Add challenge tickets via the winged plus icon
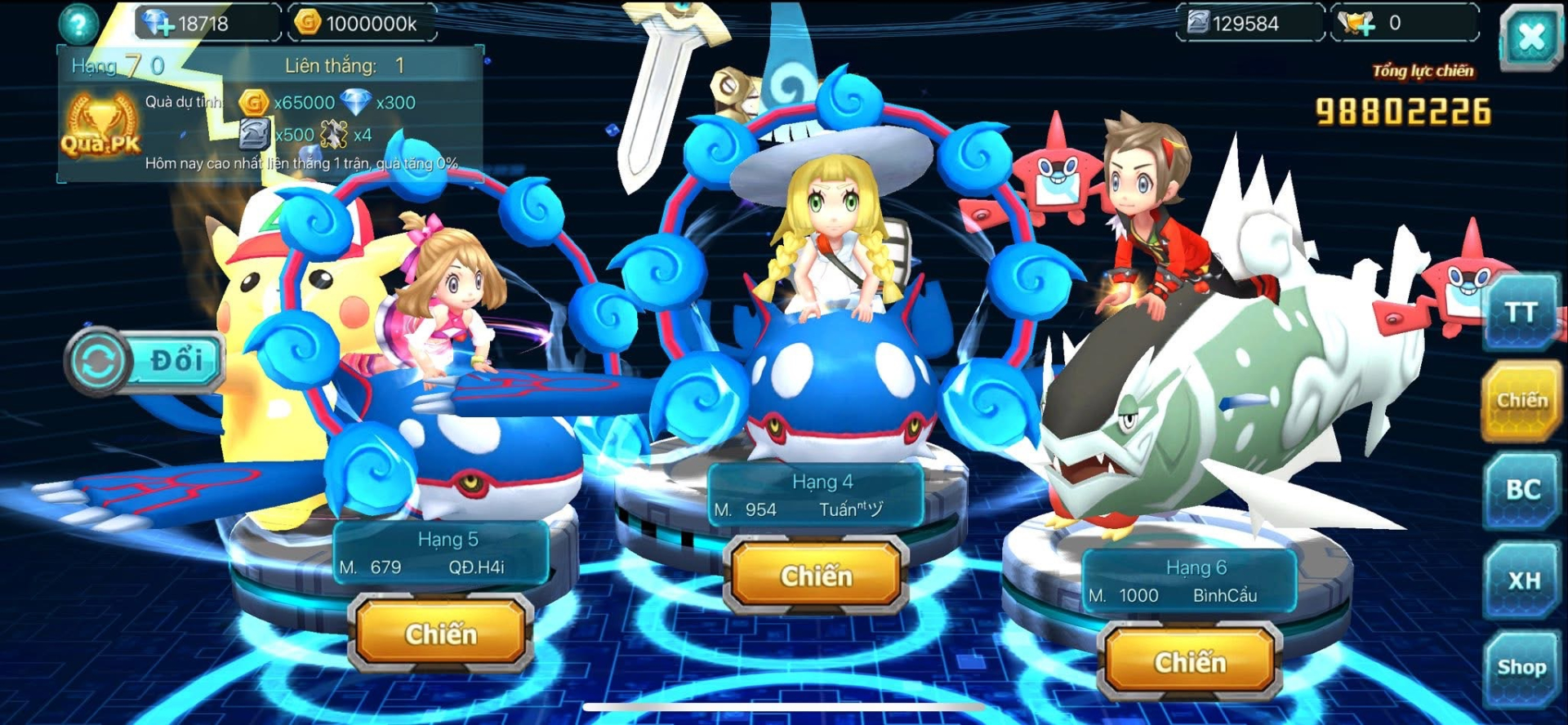 1357,24
